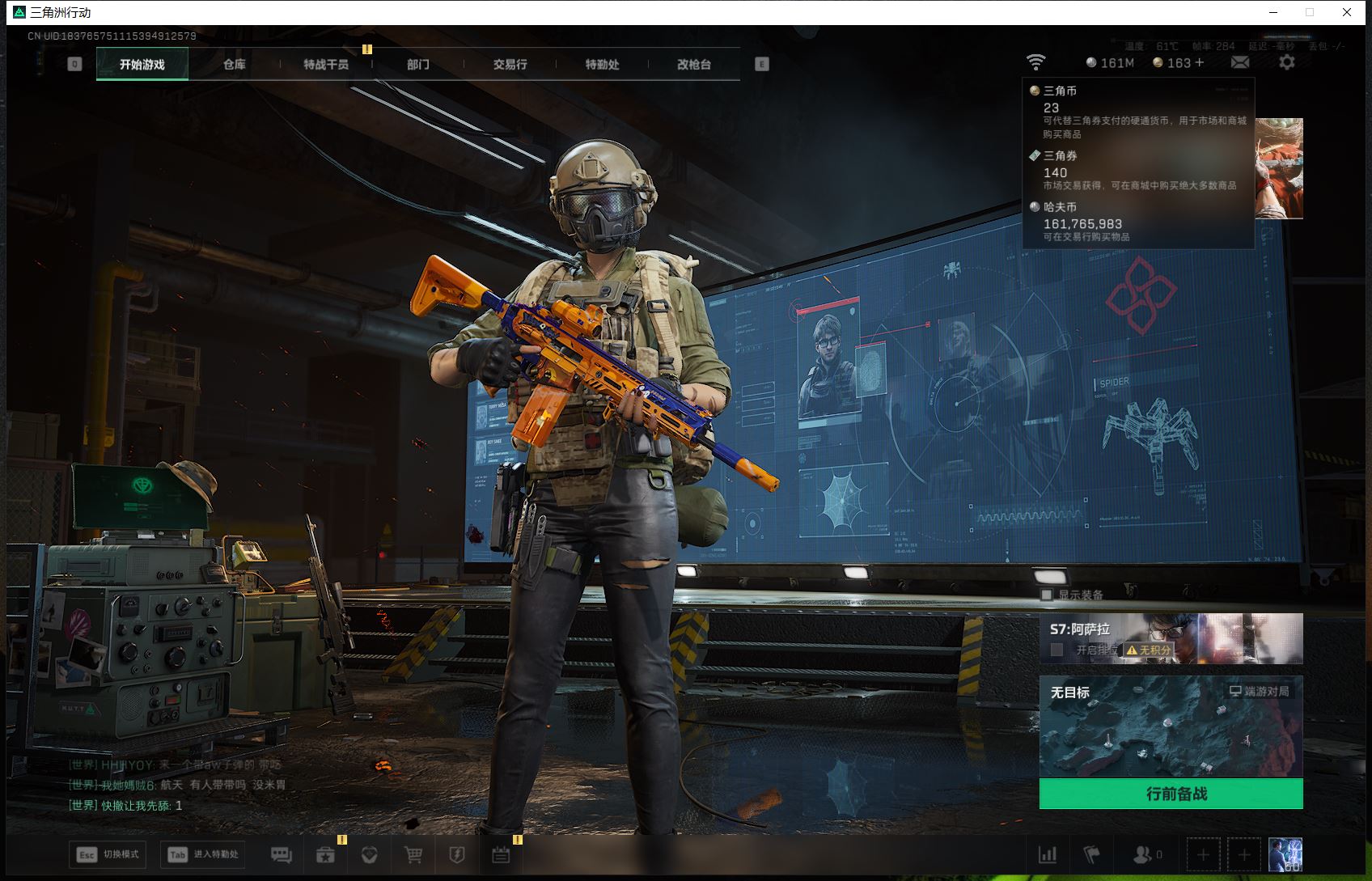Go to the 部门 tab
The image size is (1372, 881).
pos(418,65)
